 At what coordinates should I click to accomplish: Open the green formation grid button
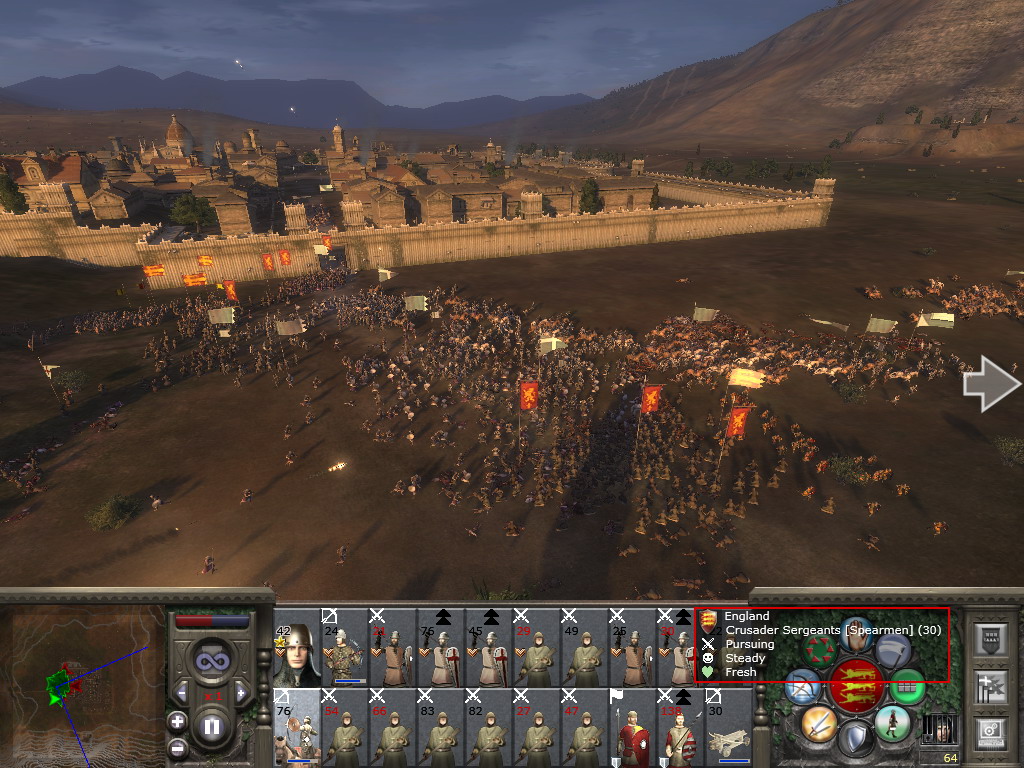tap(907, 686)
